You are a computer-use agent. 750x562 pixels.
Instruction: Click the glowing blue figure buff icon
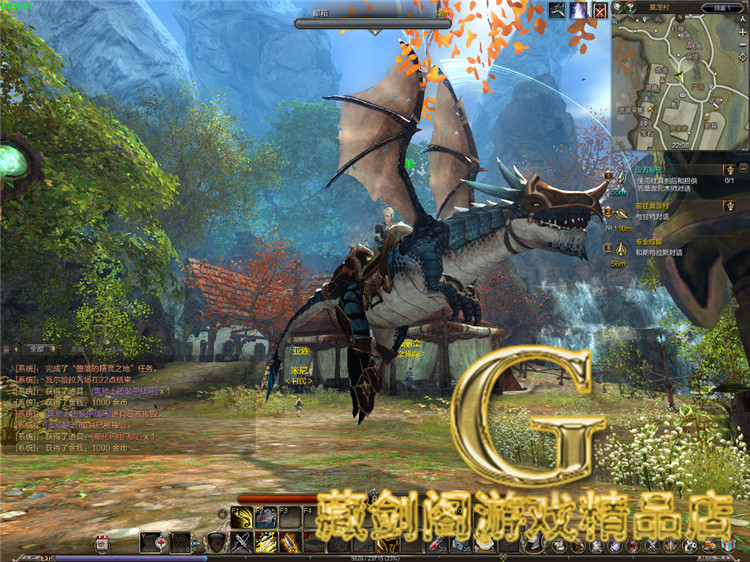(x=578, y=10)
